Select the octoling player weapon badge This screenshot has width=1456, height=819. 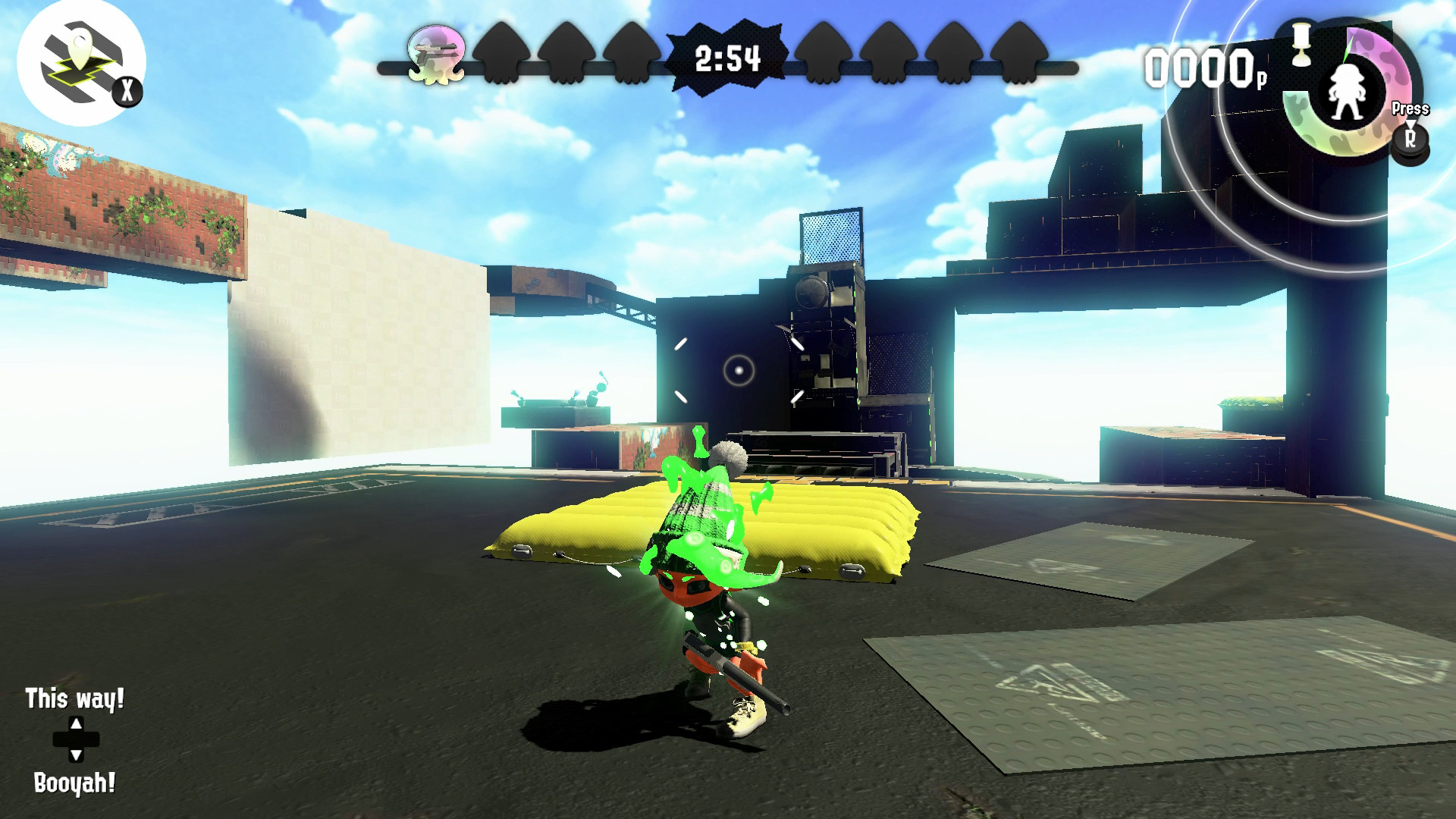click(x=436, y=53)
